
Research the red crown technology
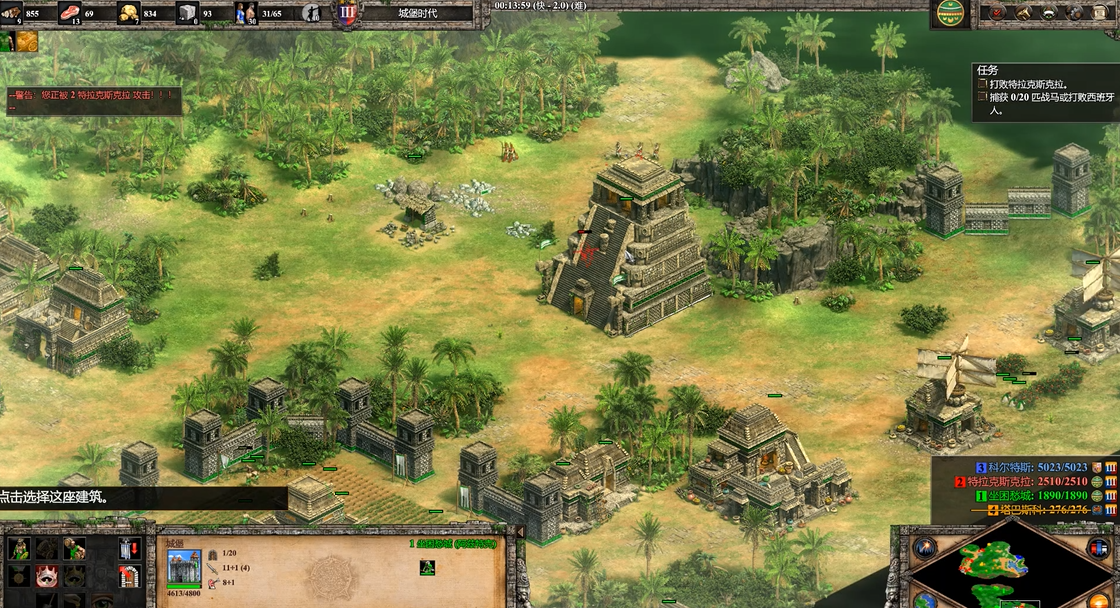[x=45, y=576]
